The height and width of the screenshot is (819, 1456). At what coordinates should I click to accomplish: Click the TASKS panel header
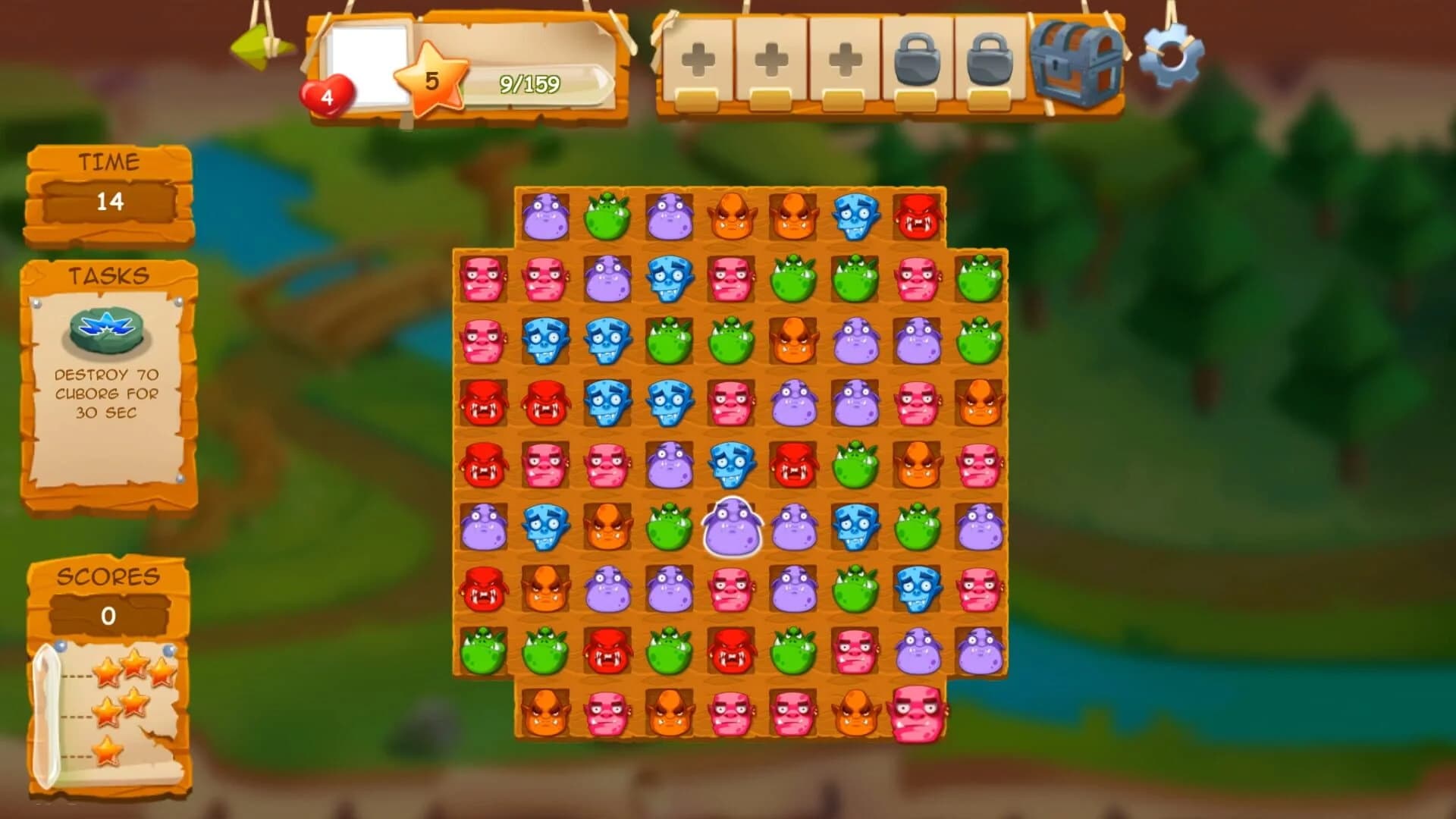[x=110, y=275]
